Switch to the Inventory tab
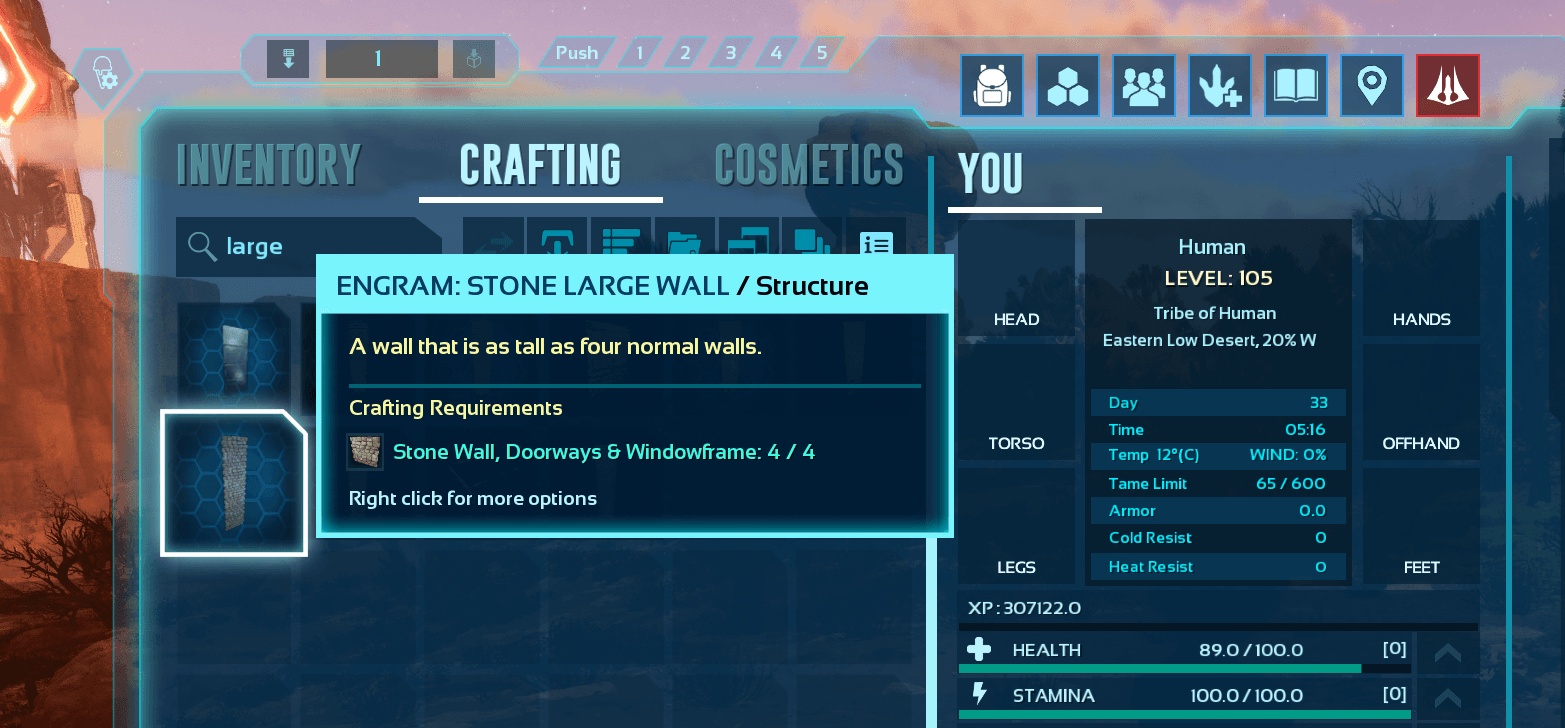 (x=268, y=165)
